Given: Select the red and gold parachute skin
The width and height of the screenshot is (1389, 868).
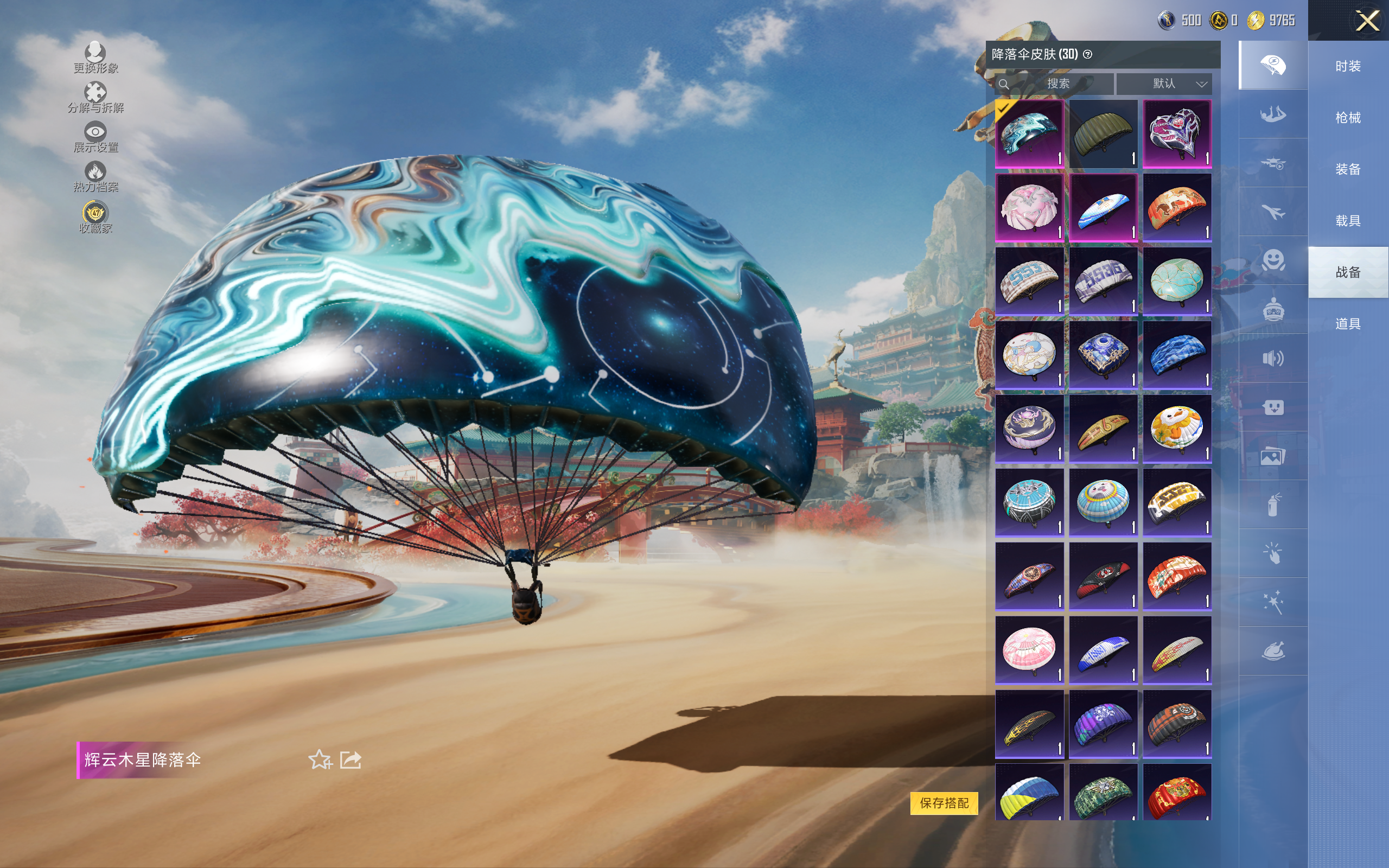Looking at the screenshot, I should (1177, 792).
